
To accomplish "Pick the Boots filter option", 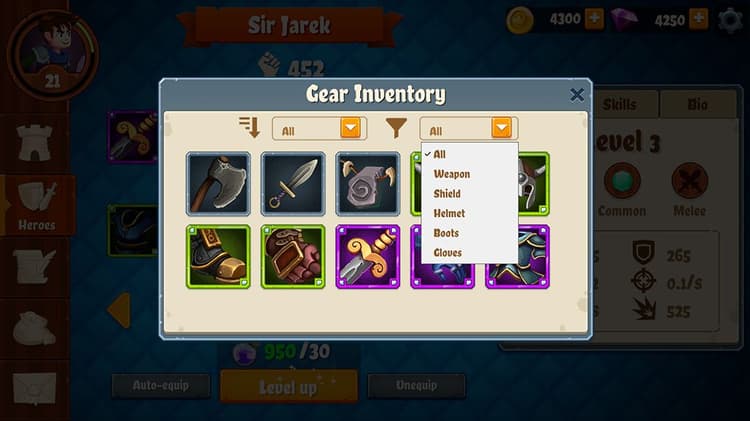I will pyautogui.click(x=447, y=233).
